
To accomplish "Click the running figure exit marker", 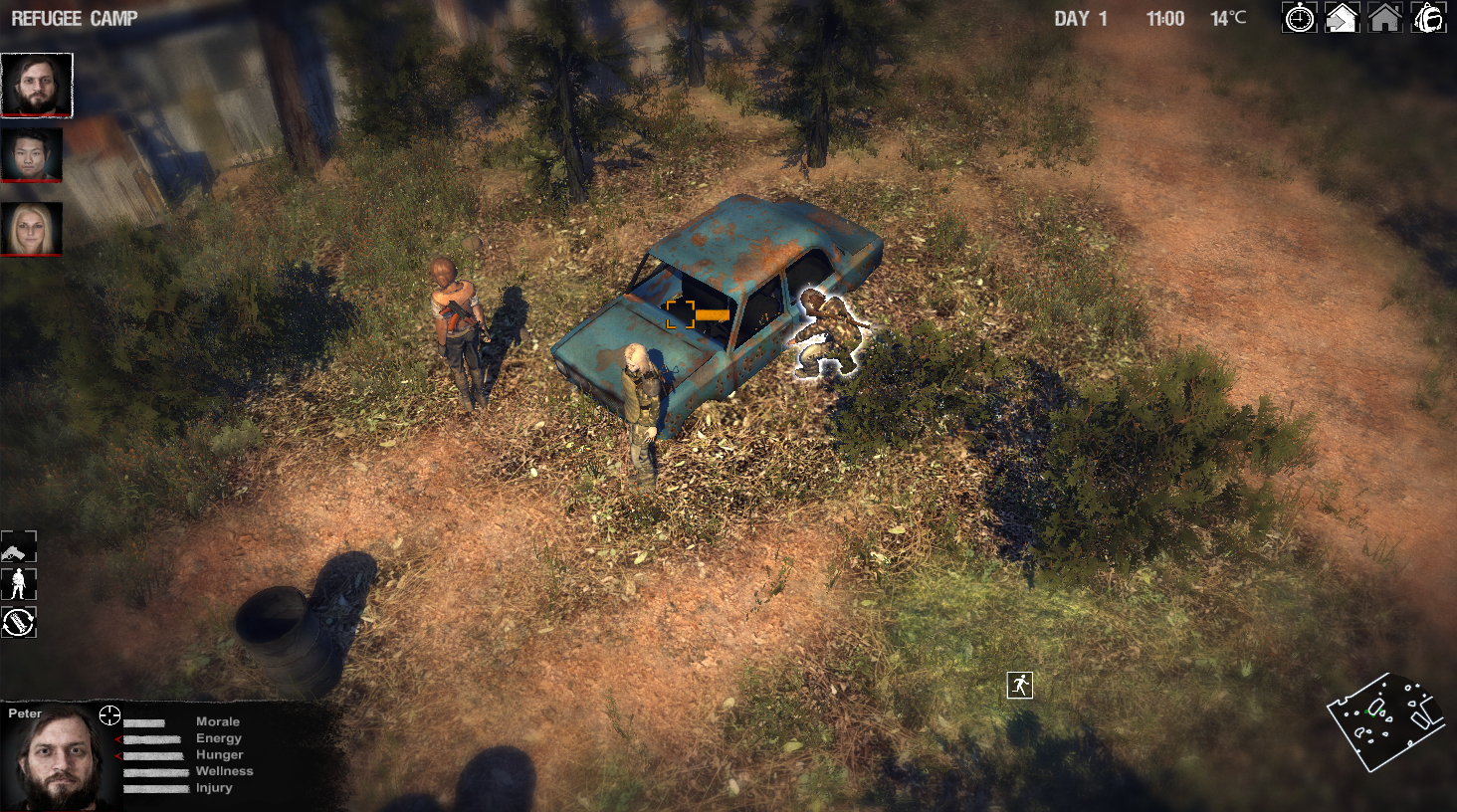I will [1018, 684].
